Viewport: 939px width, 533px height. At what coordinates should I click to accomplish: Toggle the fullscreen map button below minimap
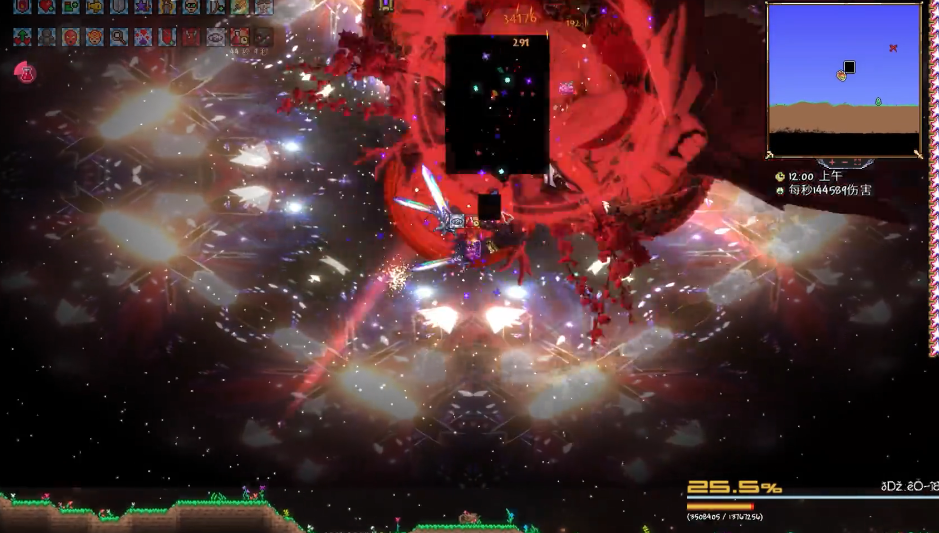(858, 162)
